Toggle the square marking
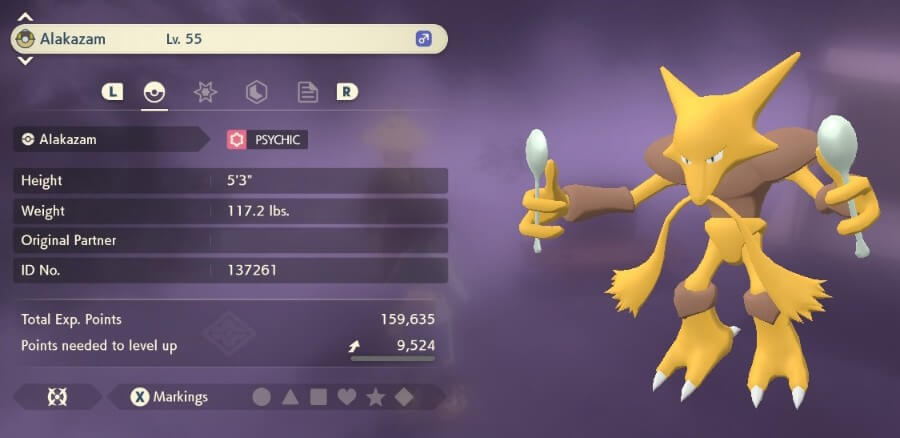 pos(318,397)
